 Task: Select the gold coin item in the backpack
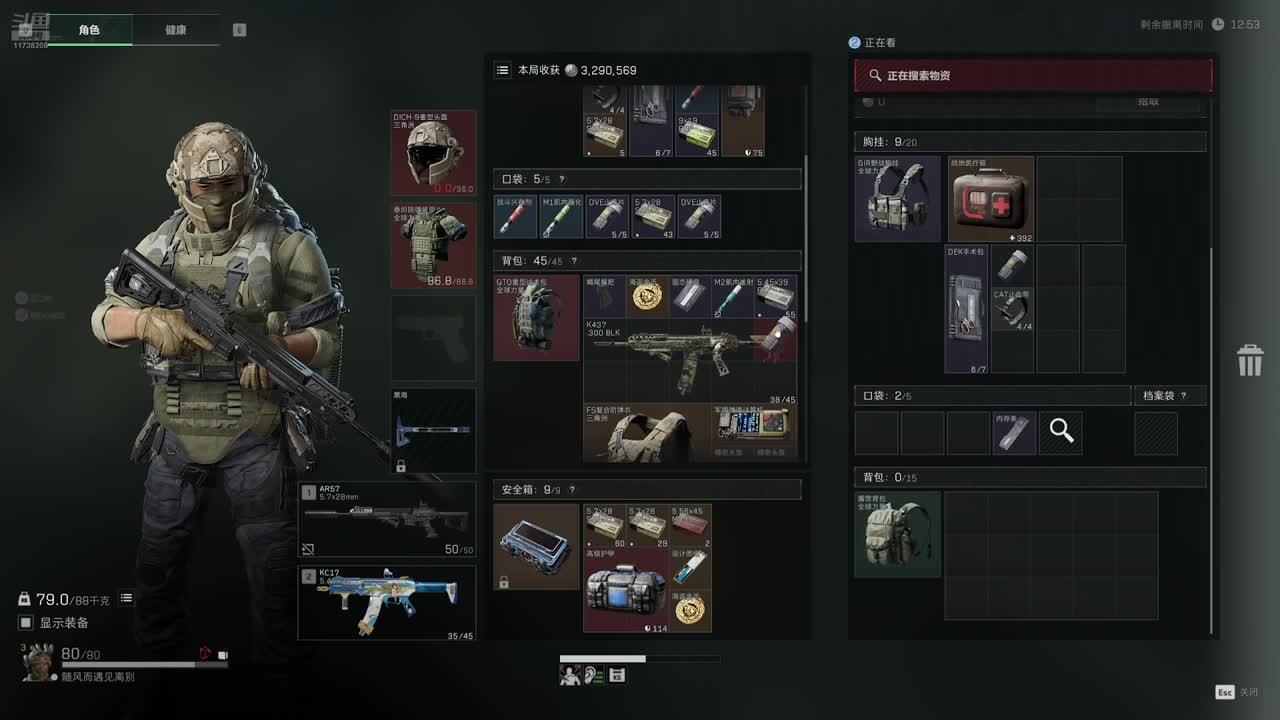pos(647,297)
